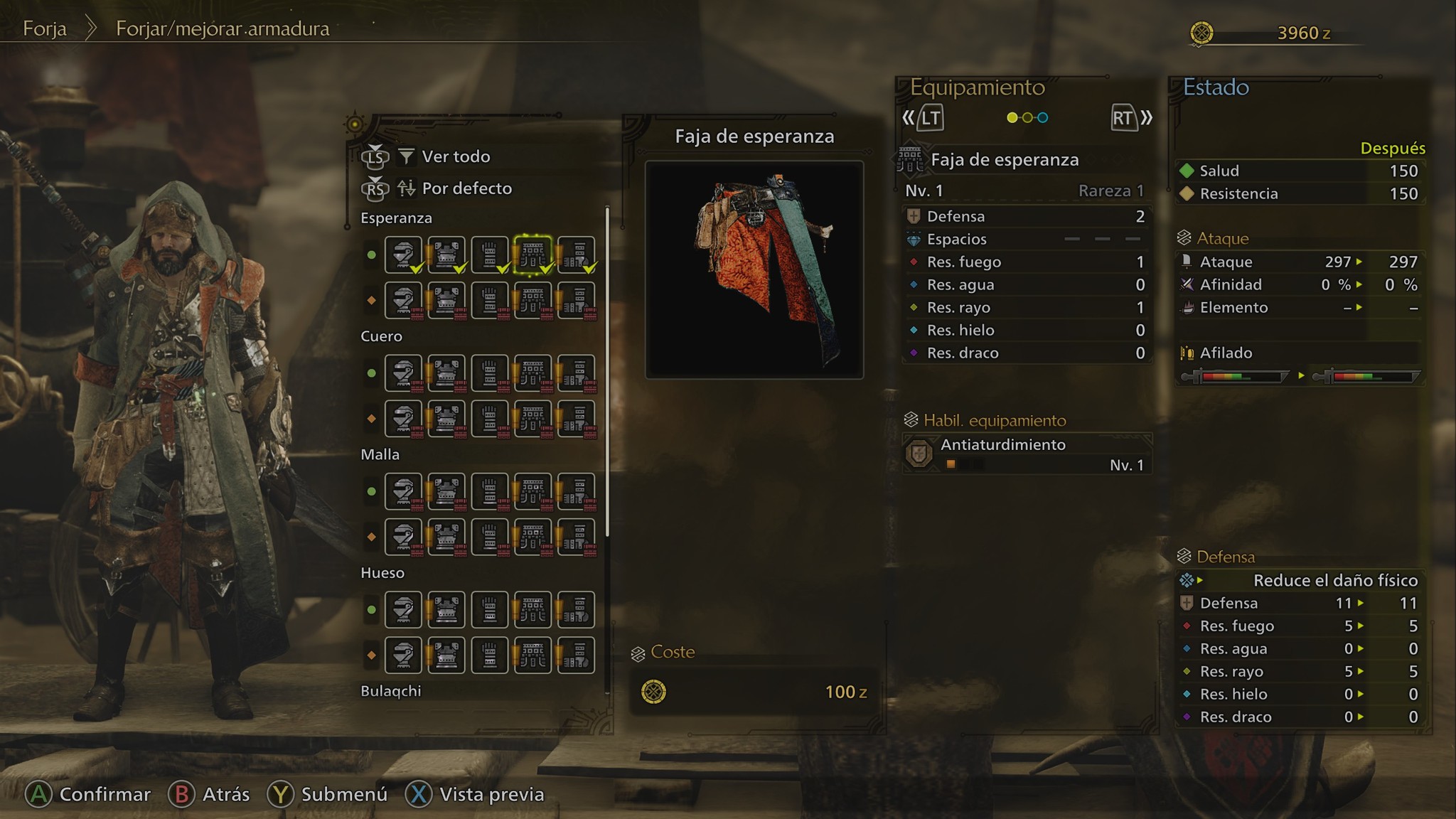This screenshot has height=819, width=1456.
Task: Select Esperanza chest in the orange-diamond row
Action: tap(446, 300)
